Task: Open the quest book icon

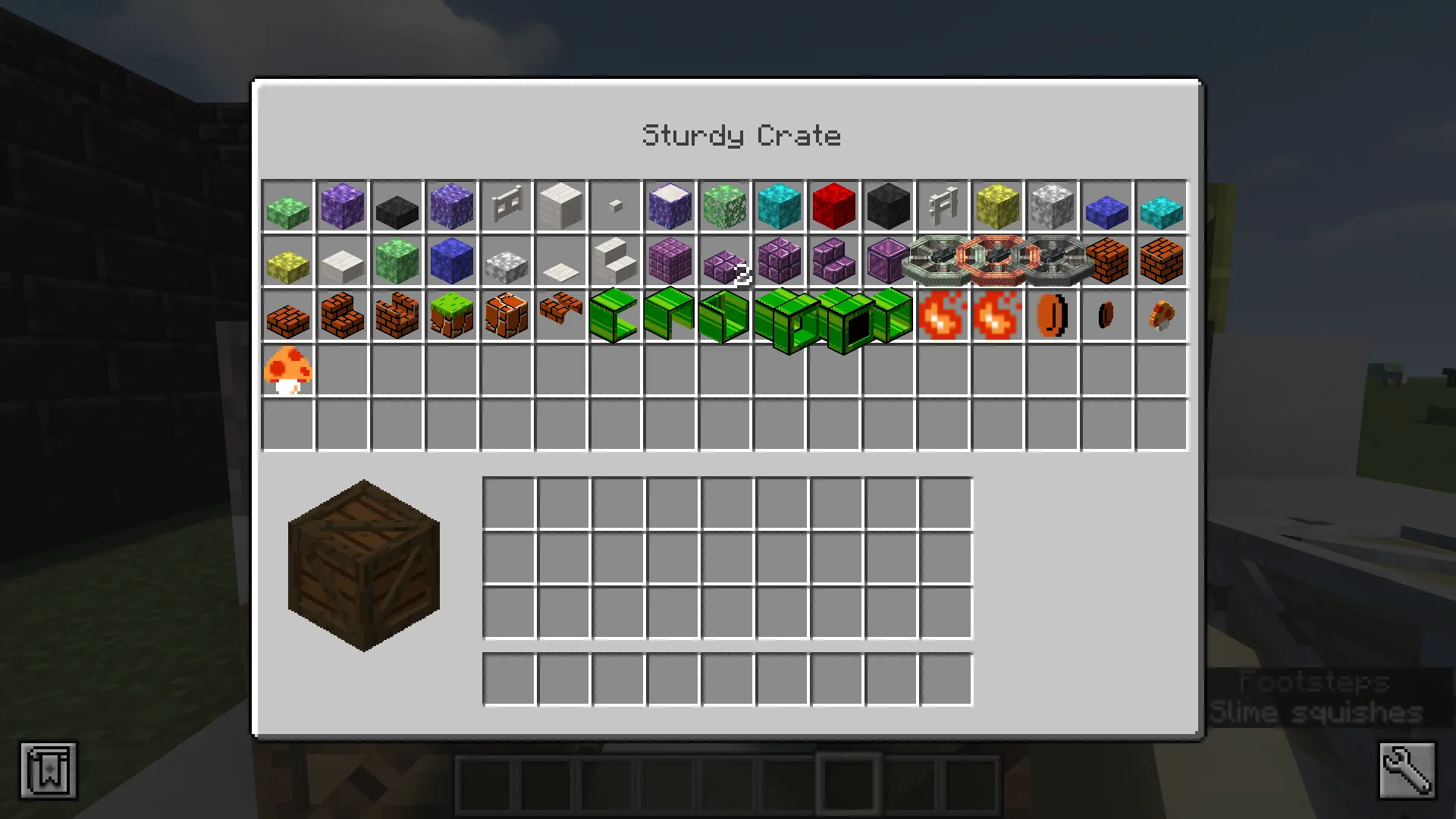Action: point(49,770)
